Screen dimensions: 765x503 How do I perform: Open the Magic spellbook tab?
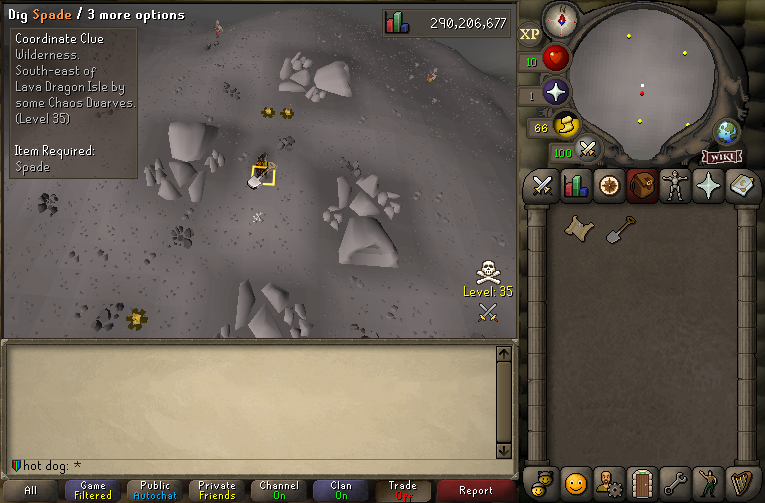(741, 186)
